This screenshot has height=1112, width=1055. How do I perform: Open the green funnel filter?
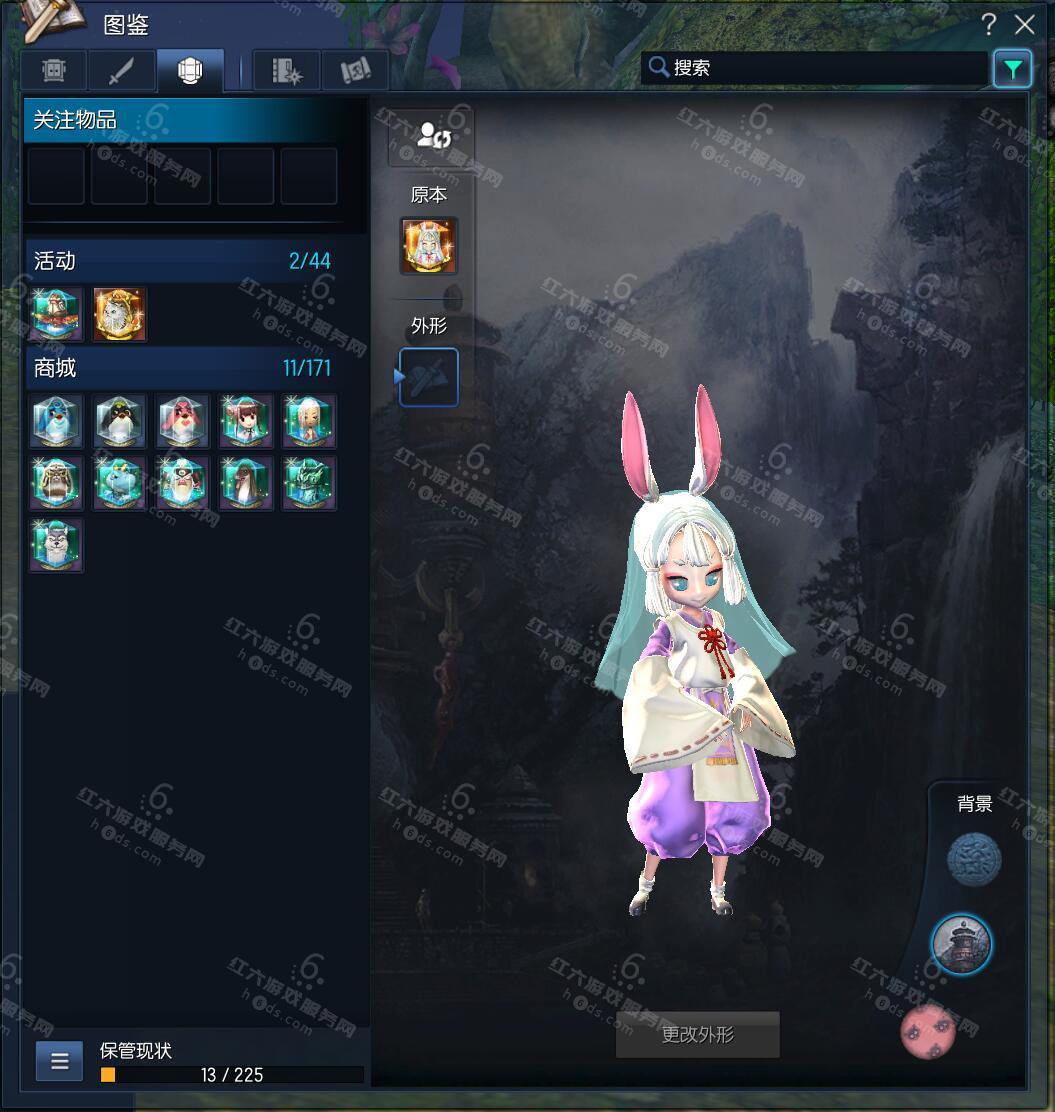click(1012, 69)
